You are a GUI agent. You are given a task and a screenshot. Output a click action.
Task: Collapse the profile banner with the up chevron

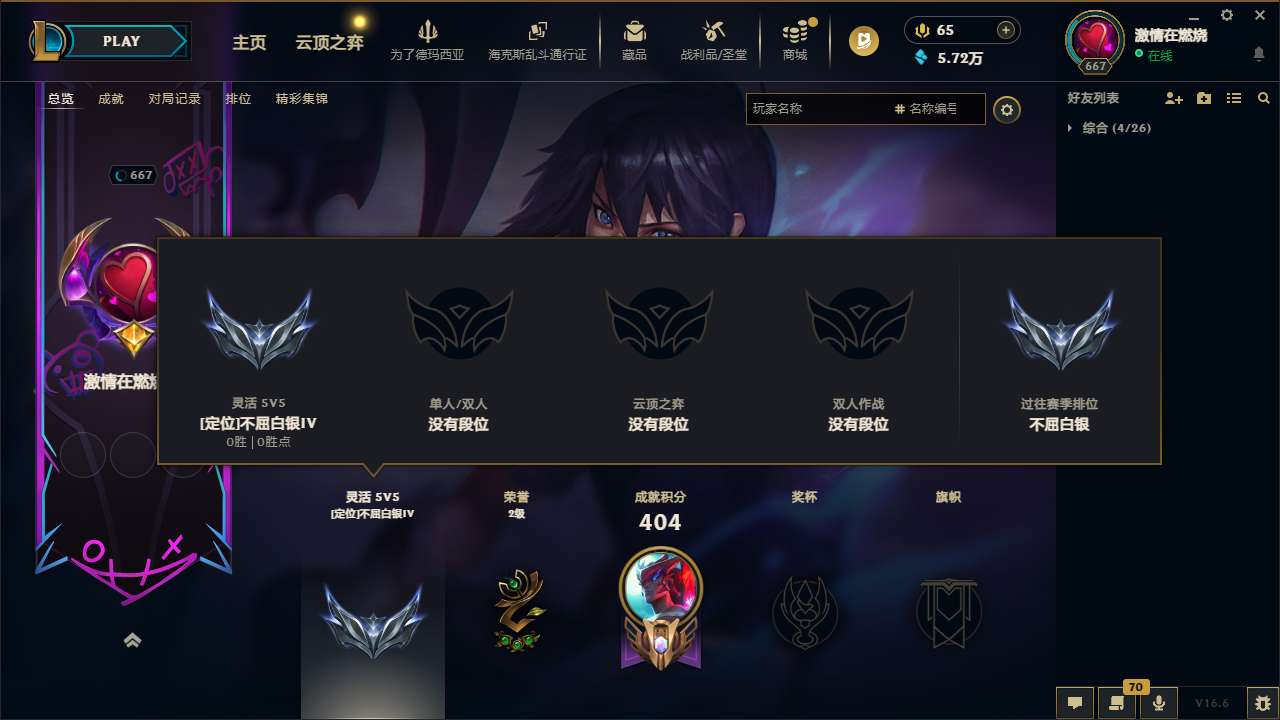tap(133, 640)
